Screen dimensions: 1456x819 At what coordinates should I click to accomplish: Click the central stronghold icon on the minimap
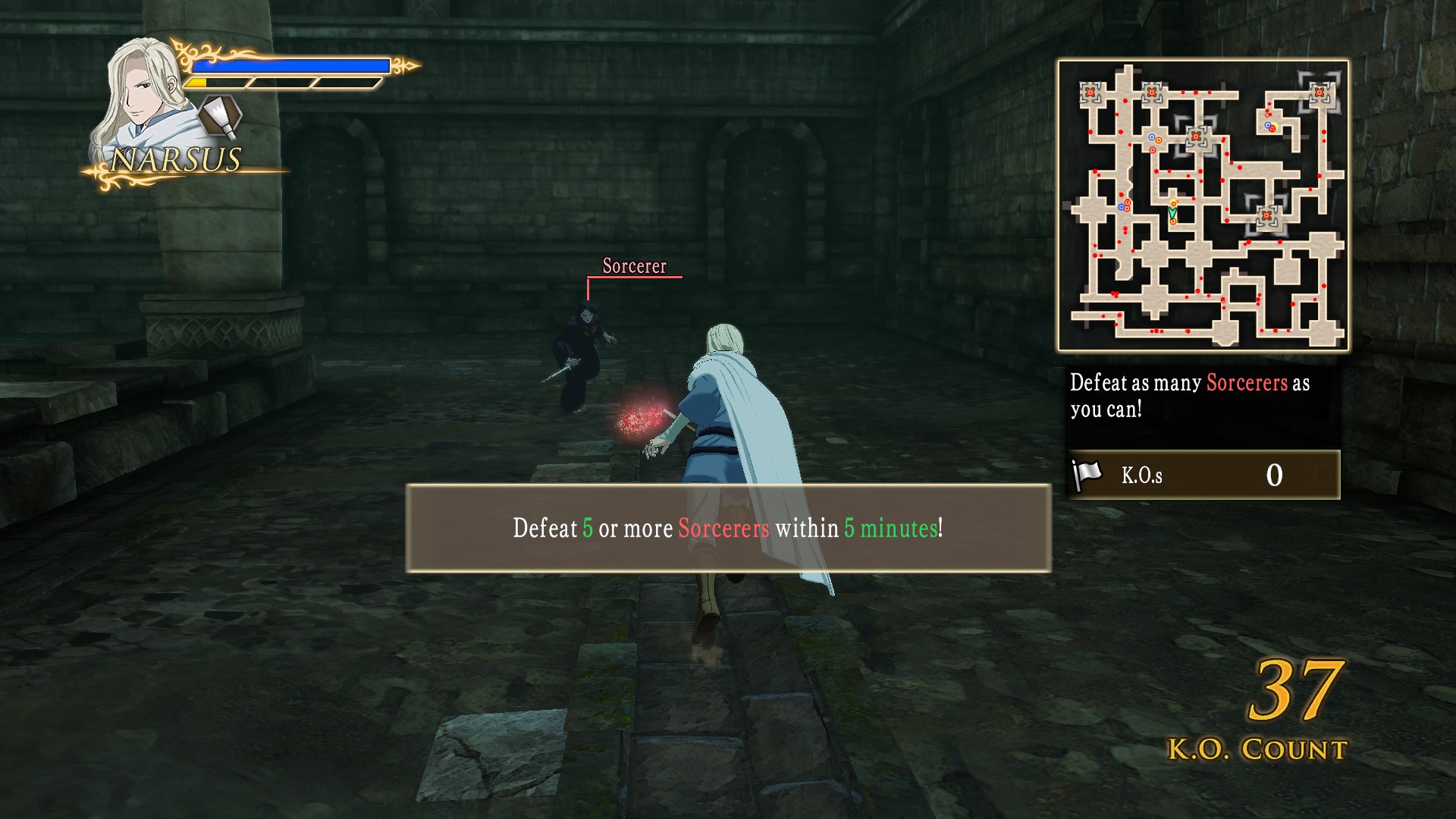[x=1196, y=136]
